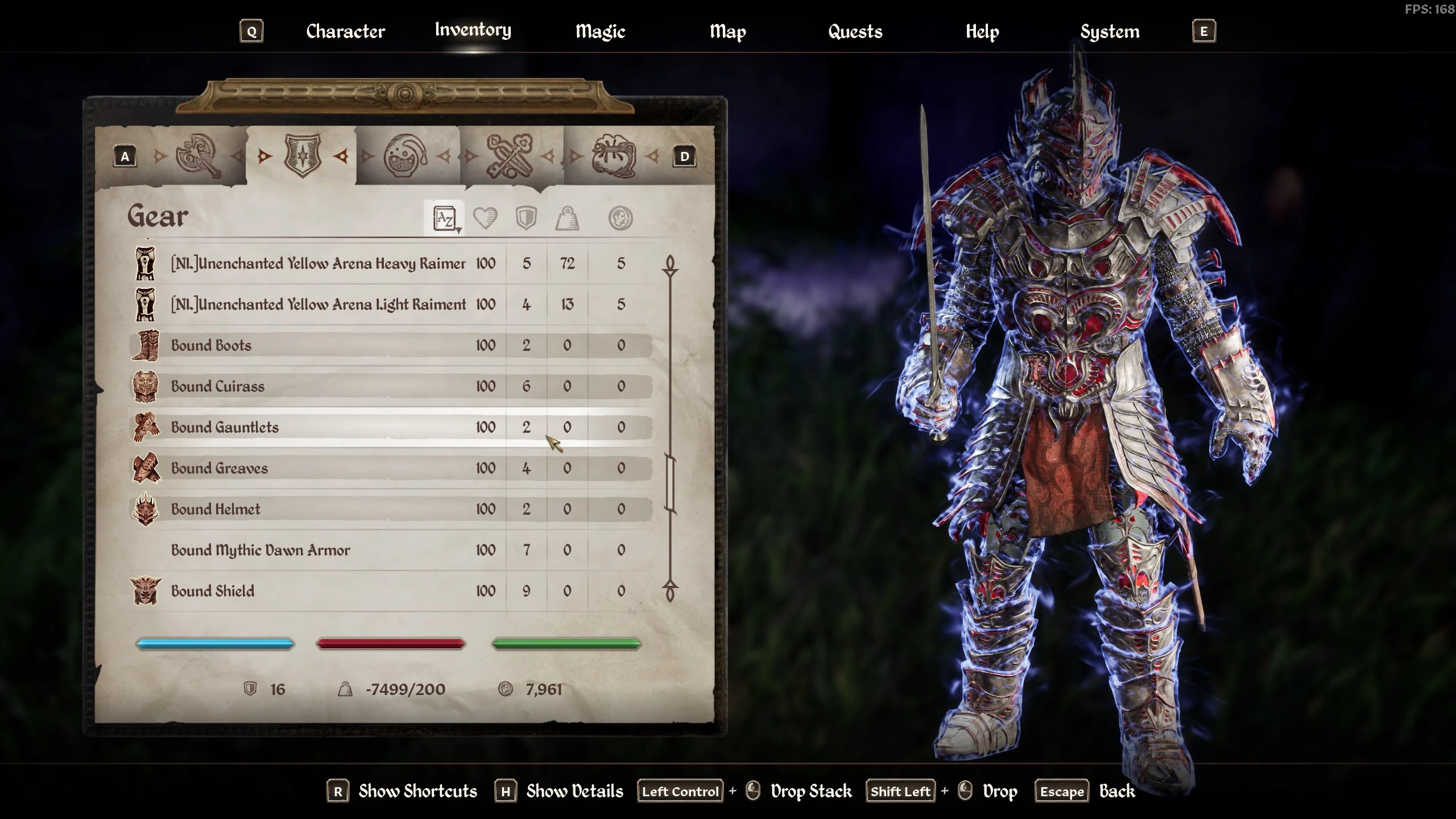
Task: Switch to the Magic menu
Action: (600, 31)
